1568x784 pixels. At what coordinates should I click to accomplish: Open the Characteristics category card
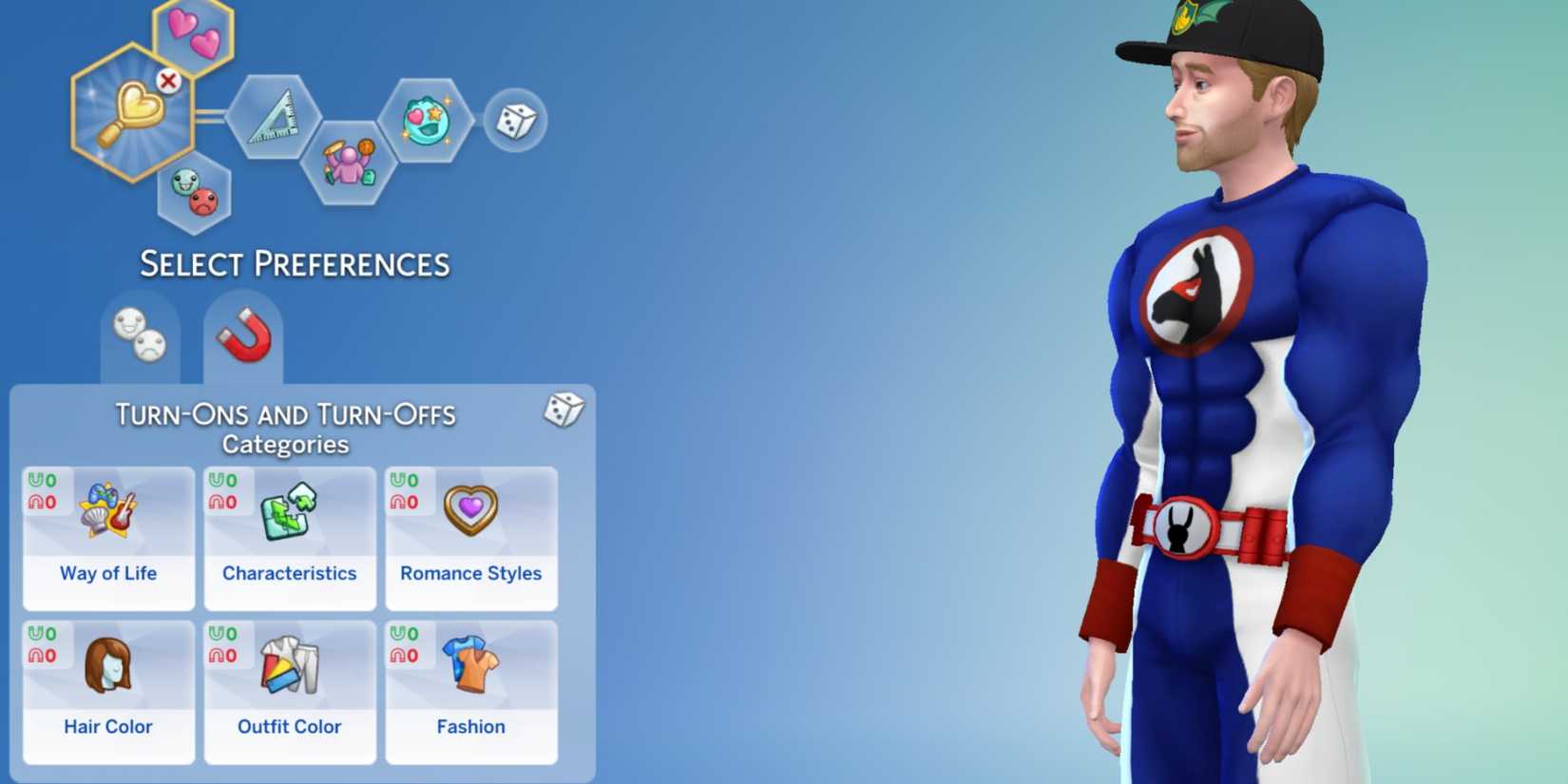pyautogui.click(x=288, y=535)
